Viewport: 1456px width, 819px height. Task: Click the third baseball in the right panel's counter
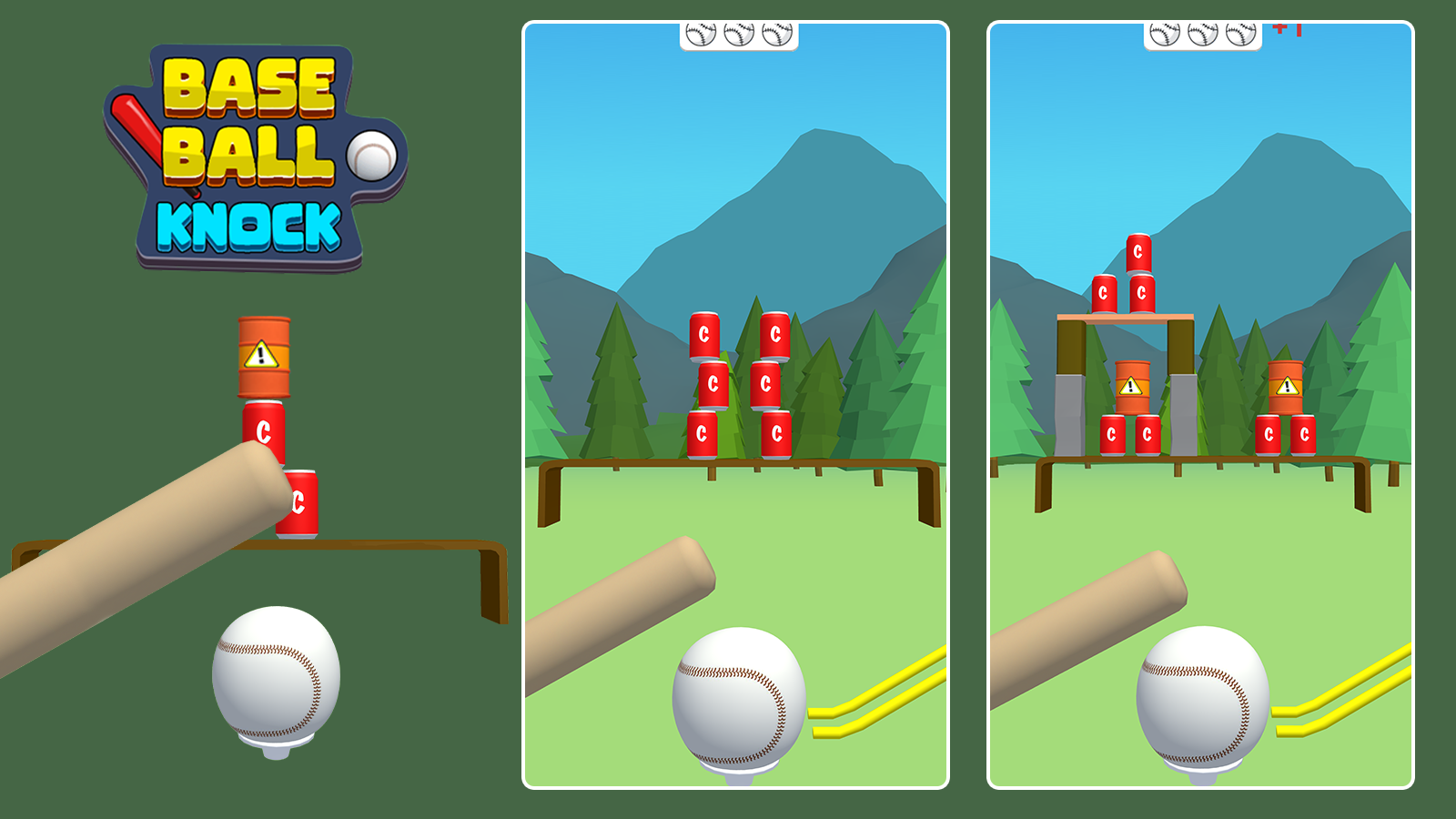coord(1238,33)
